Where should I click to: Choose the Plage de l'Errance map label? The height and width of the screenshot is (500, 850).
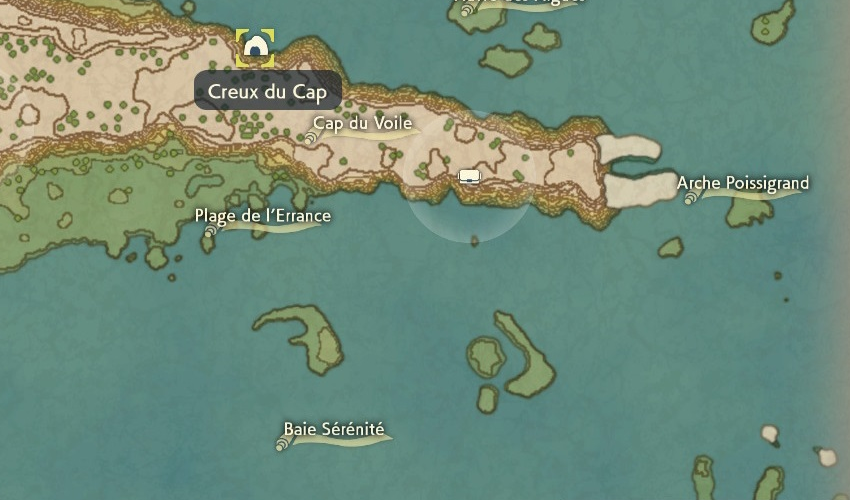click(x=262, y=216)
